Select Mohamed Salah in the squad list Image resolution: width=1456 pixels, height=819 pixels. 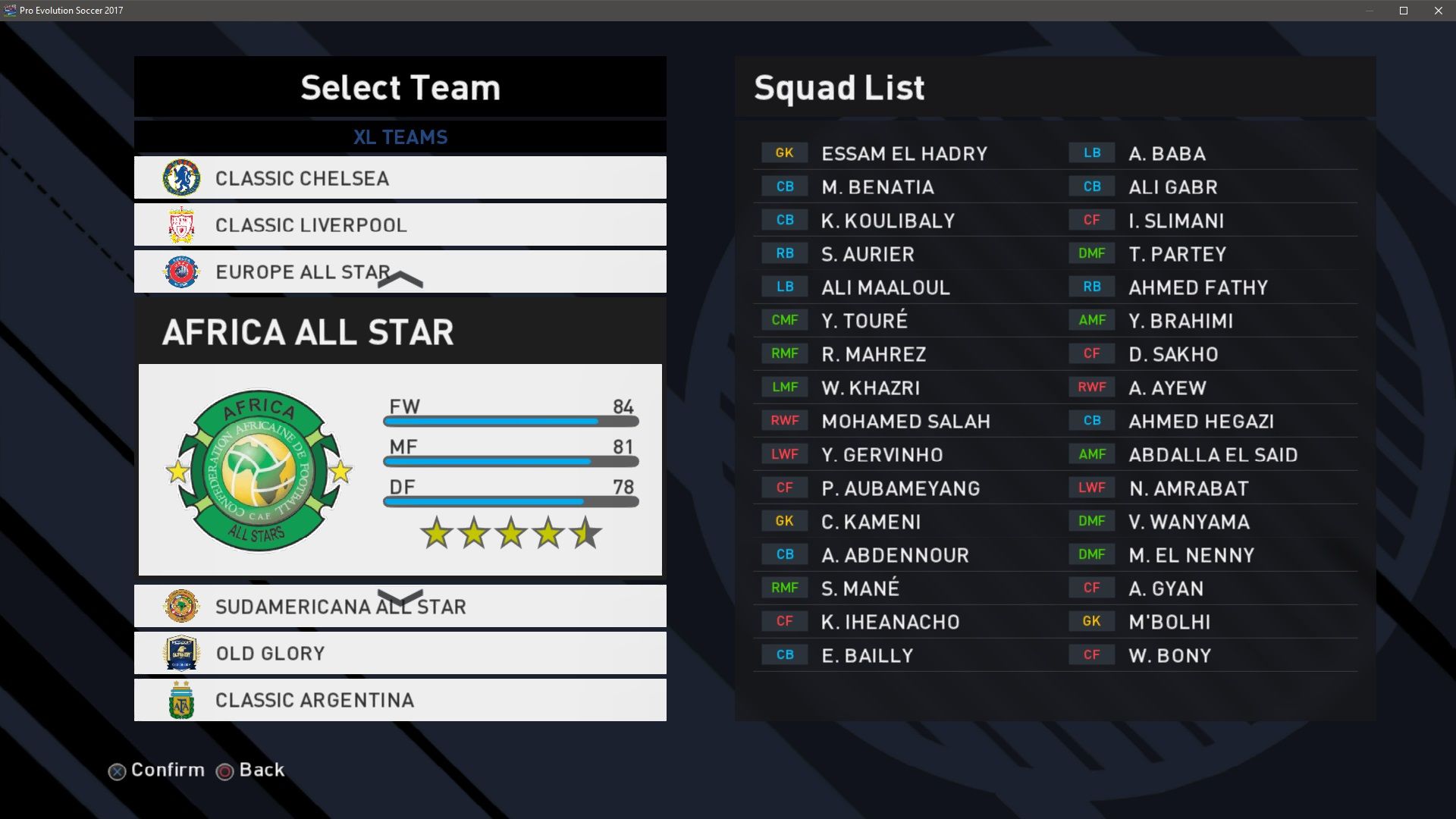point(905,422)
